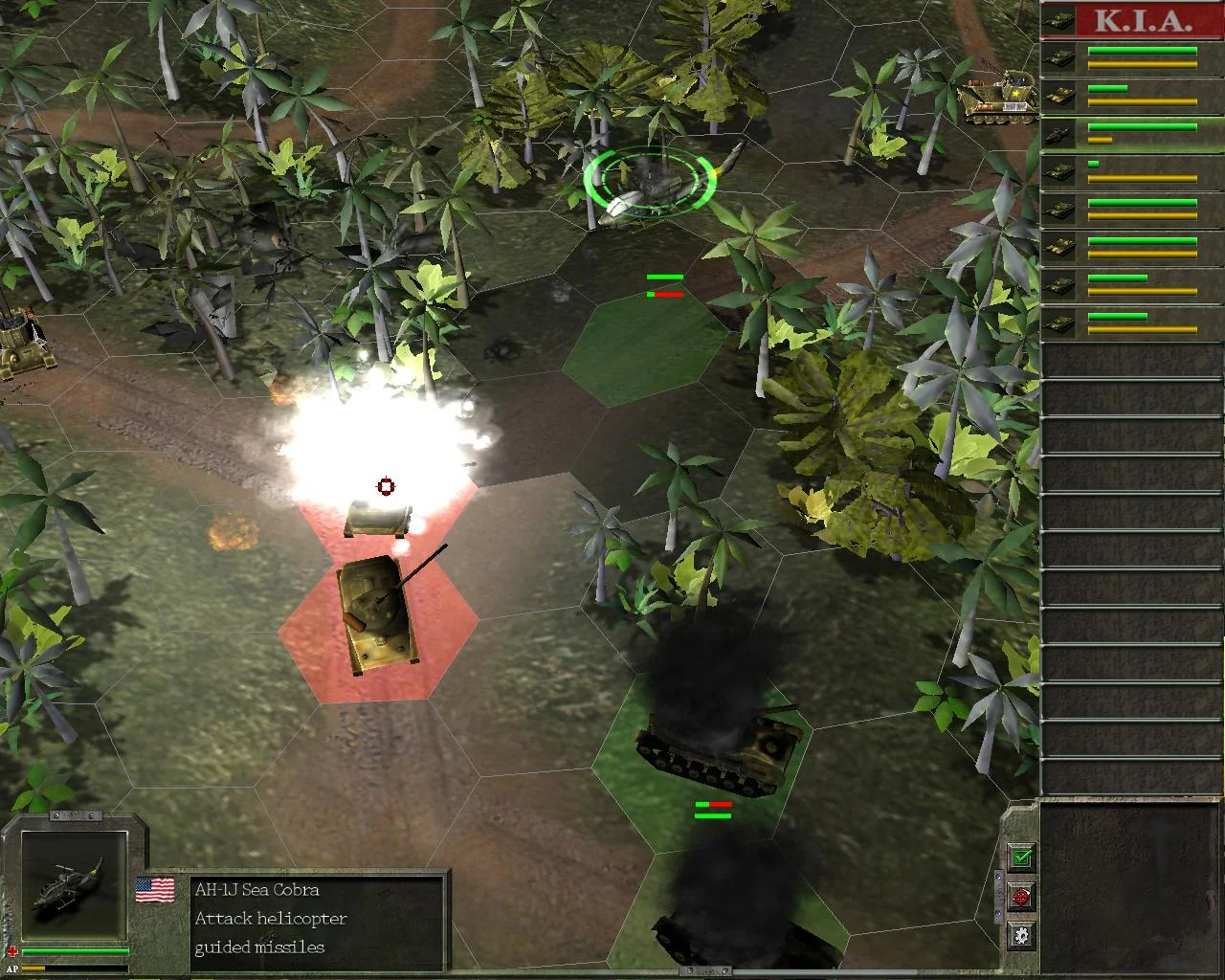Select the destroyed tank icon in the K.I.A. header
Image resolution: width=1225 pixels, height=980 pixels.
click(x=1059, y=20)
